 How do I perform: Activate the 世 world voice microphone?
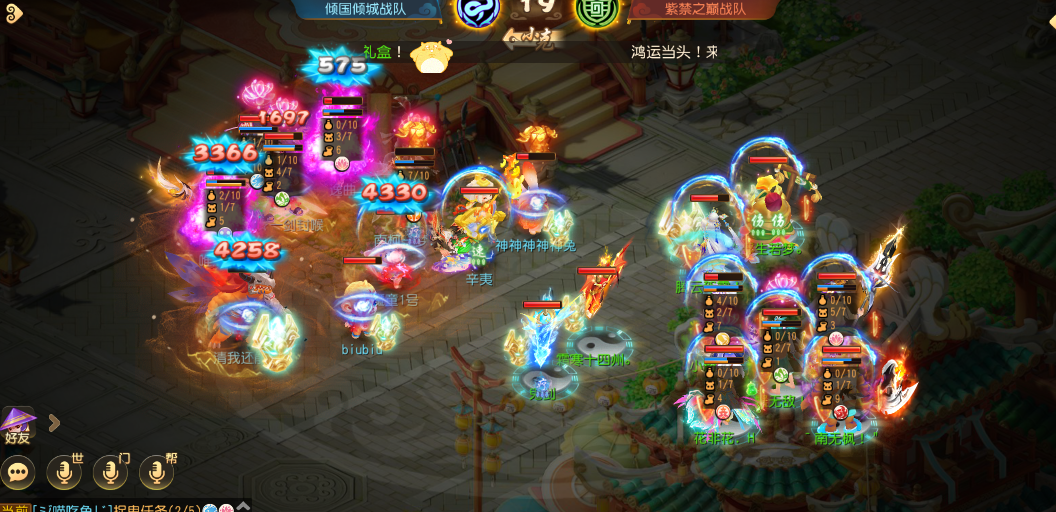pyautogui.click(x=64, y=472)
